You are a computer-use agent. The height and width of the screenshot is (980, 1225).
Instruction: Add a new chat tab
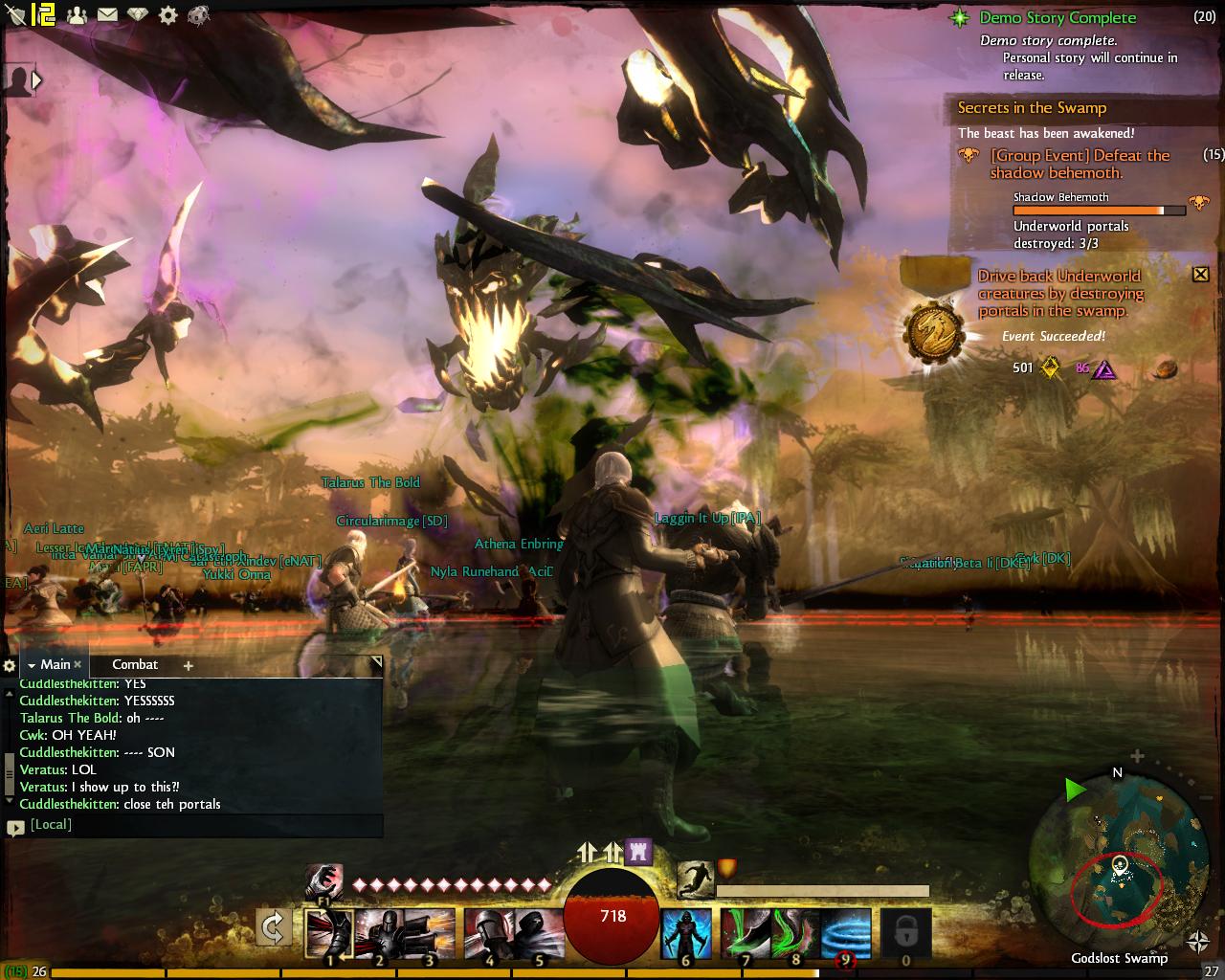(188, 665)
